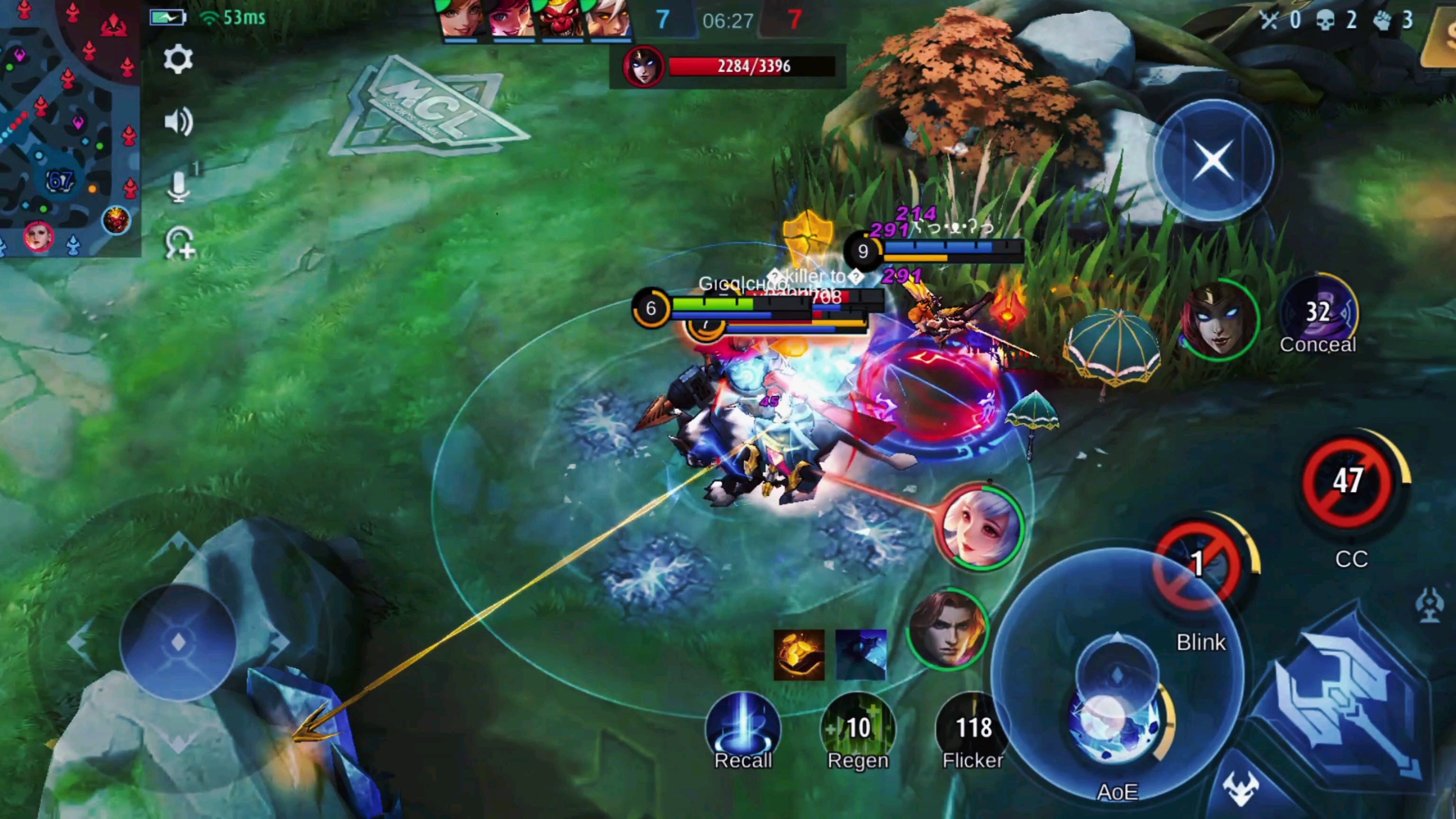Cancel skill with the X button
This screenshot has height=819, width=1456.
tap(1213, 160)
